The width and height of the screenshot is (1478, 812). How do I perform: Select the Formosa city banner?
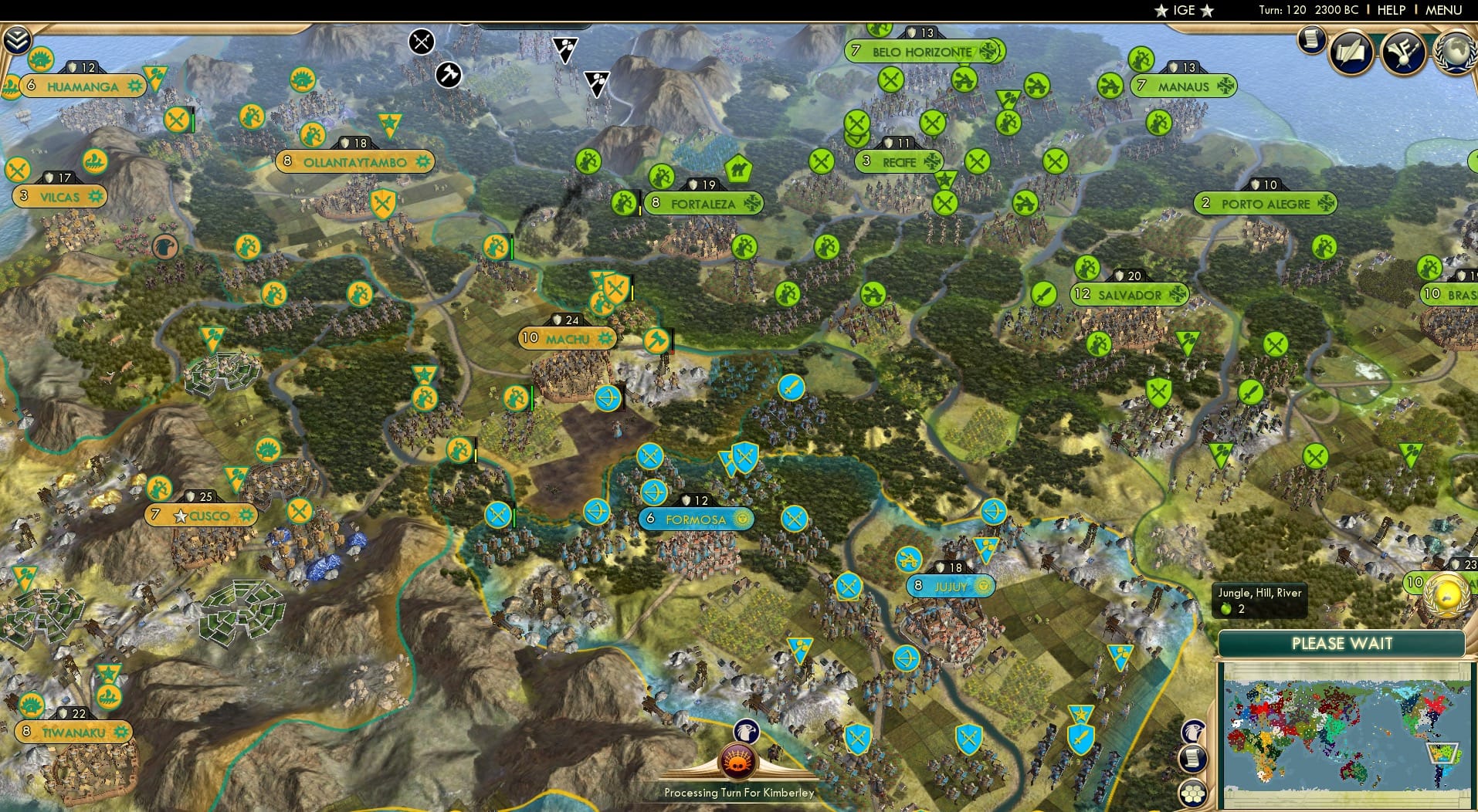click(695, 519)
